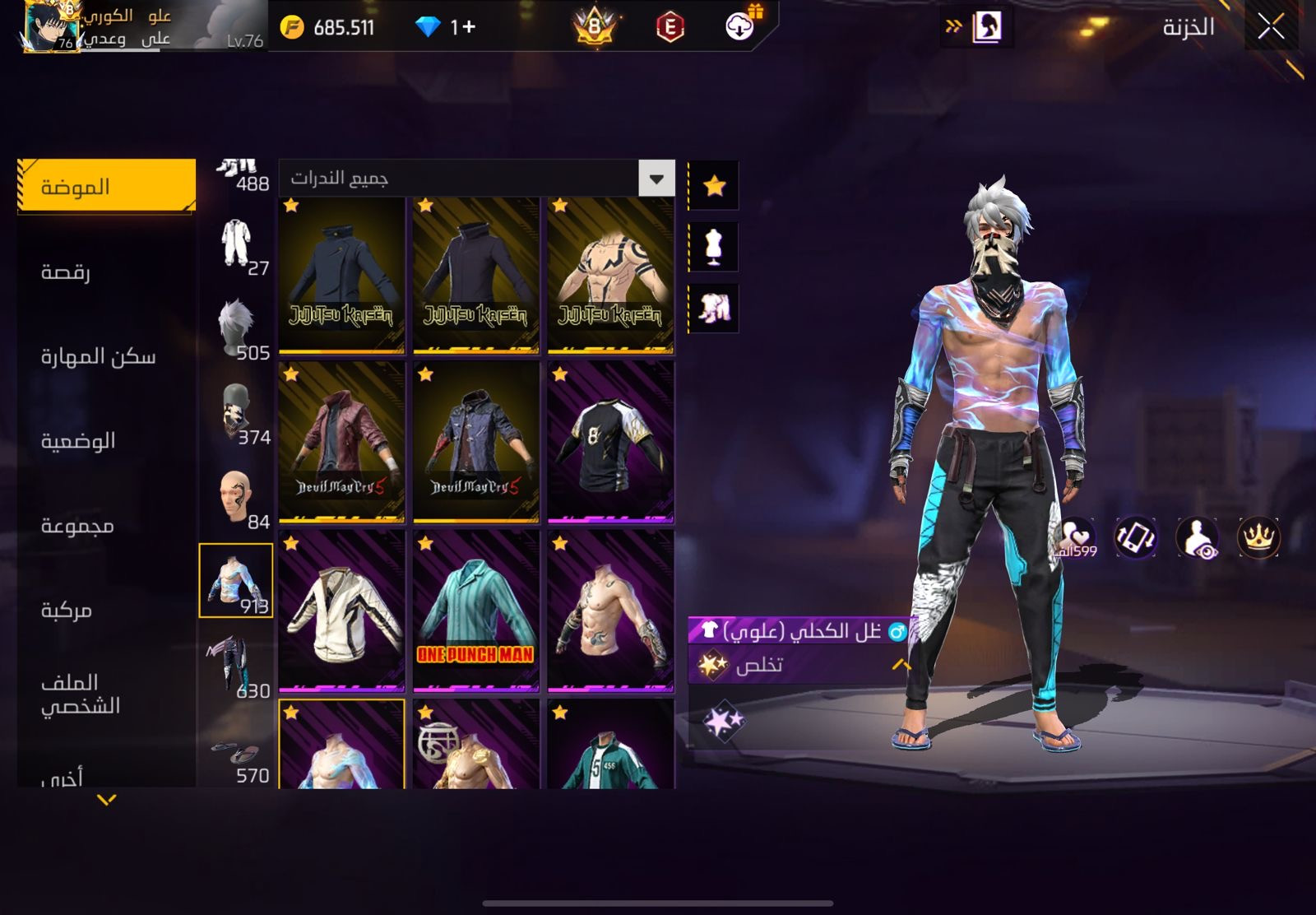Switch to the رقصة (Emote) tab

point(66,272)
